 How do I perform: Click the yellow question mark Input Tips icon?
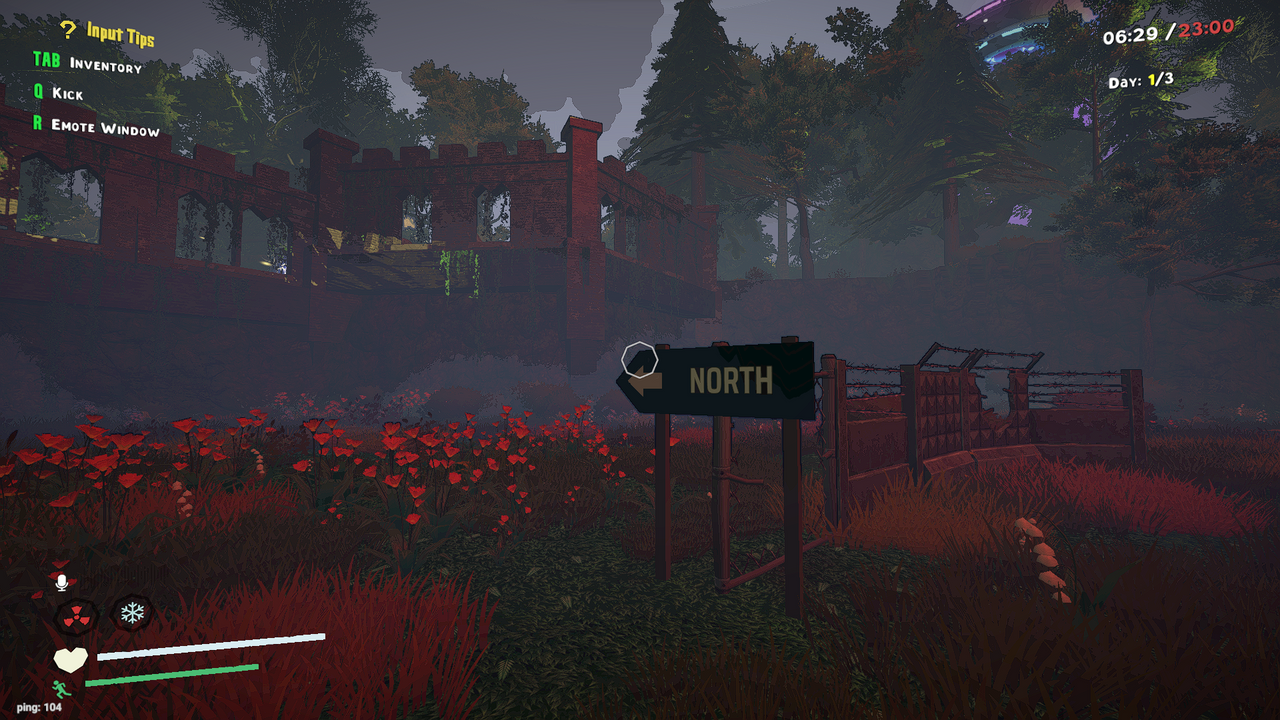pyautogui.click(x=68, y=31)
